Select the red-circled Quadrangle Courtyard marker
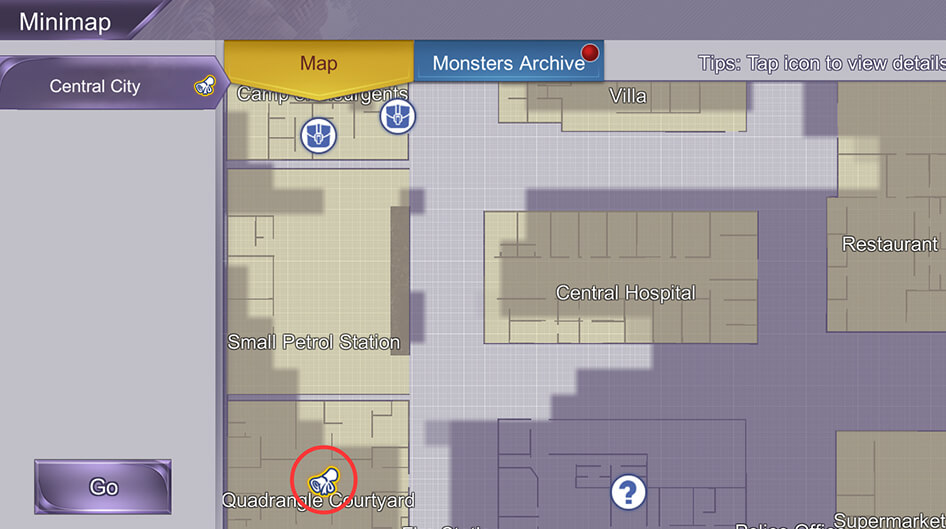Screen dimensions: 946x529 coord(324,482)
